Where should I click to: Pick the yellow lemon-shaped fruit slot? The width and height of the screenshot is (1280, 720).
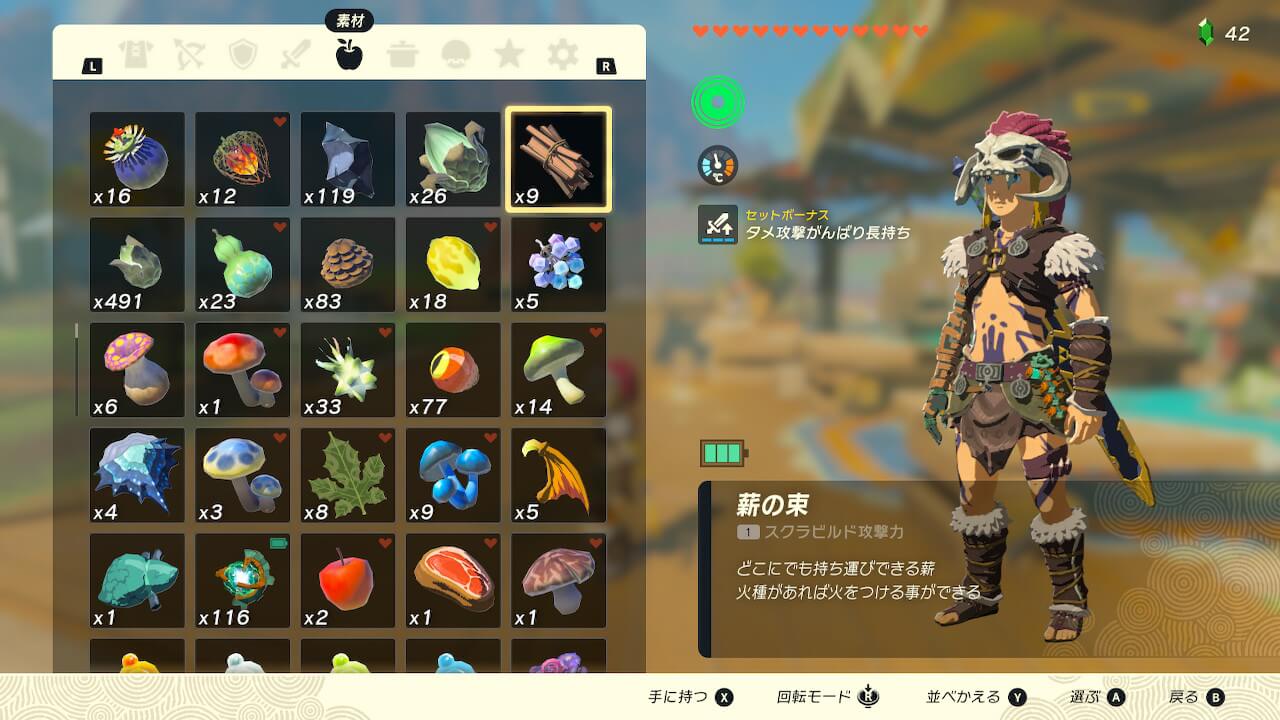coord(453,265)
